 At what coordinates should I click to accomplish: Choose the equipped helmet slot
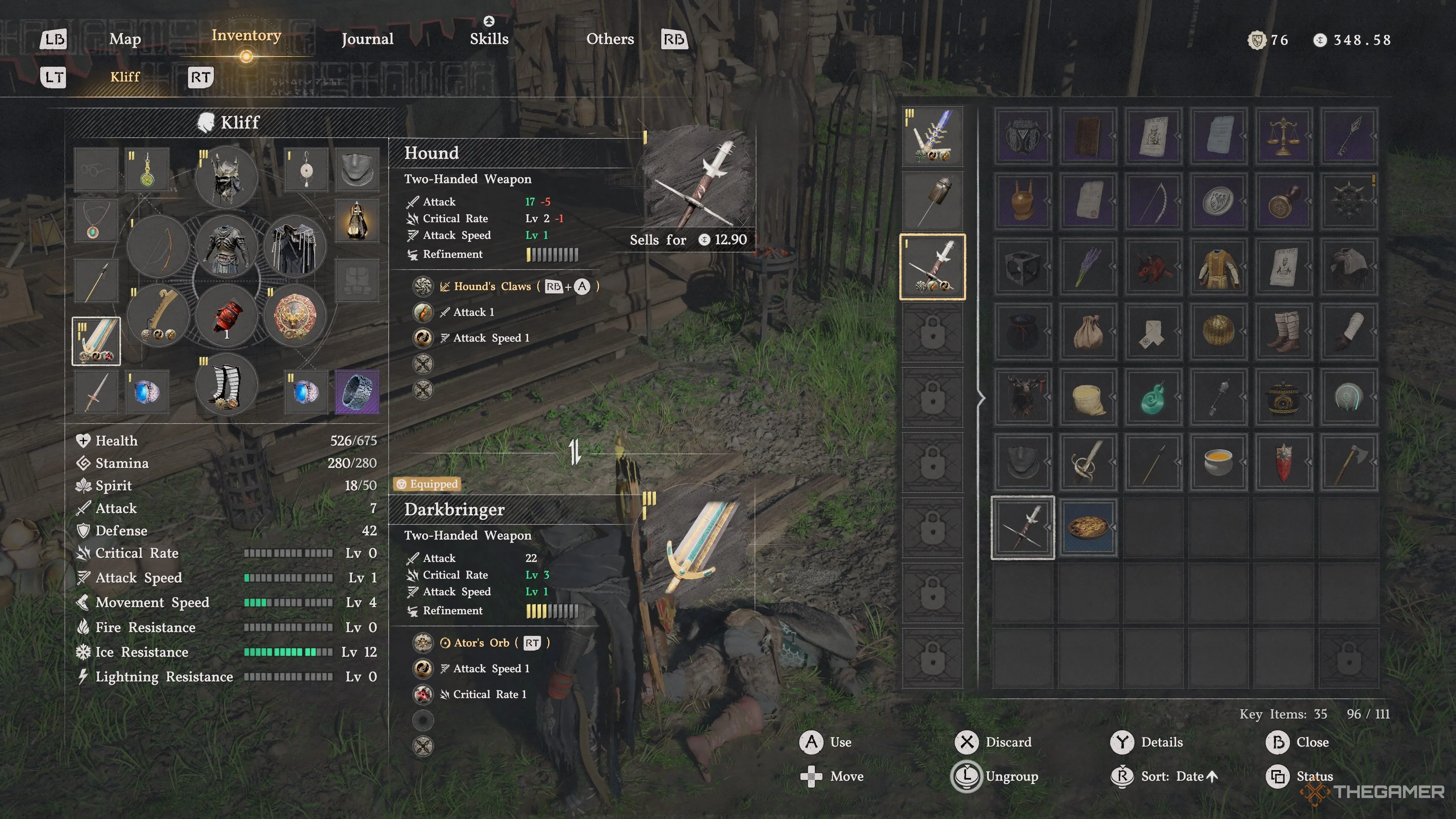227,177
